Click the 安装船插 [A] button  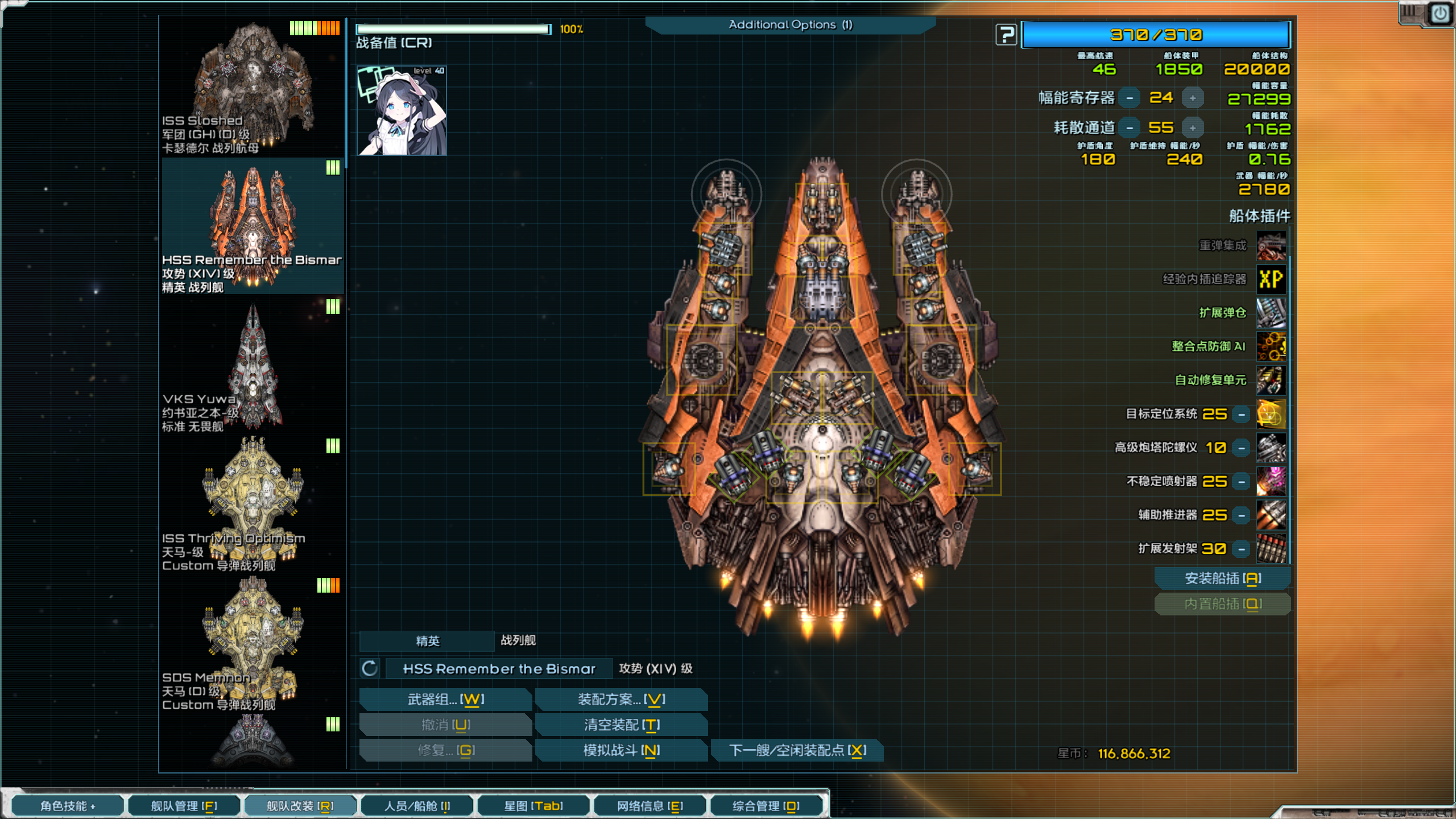[x=1223, y=578]
